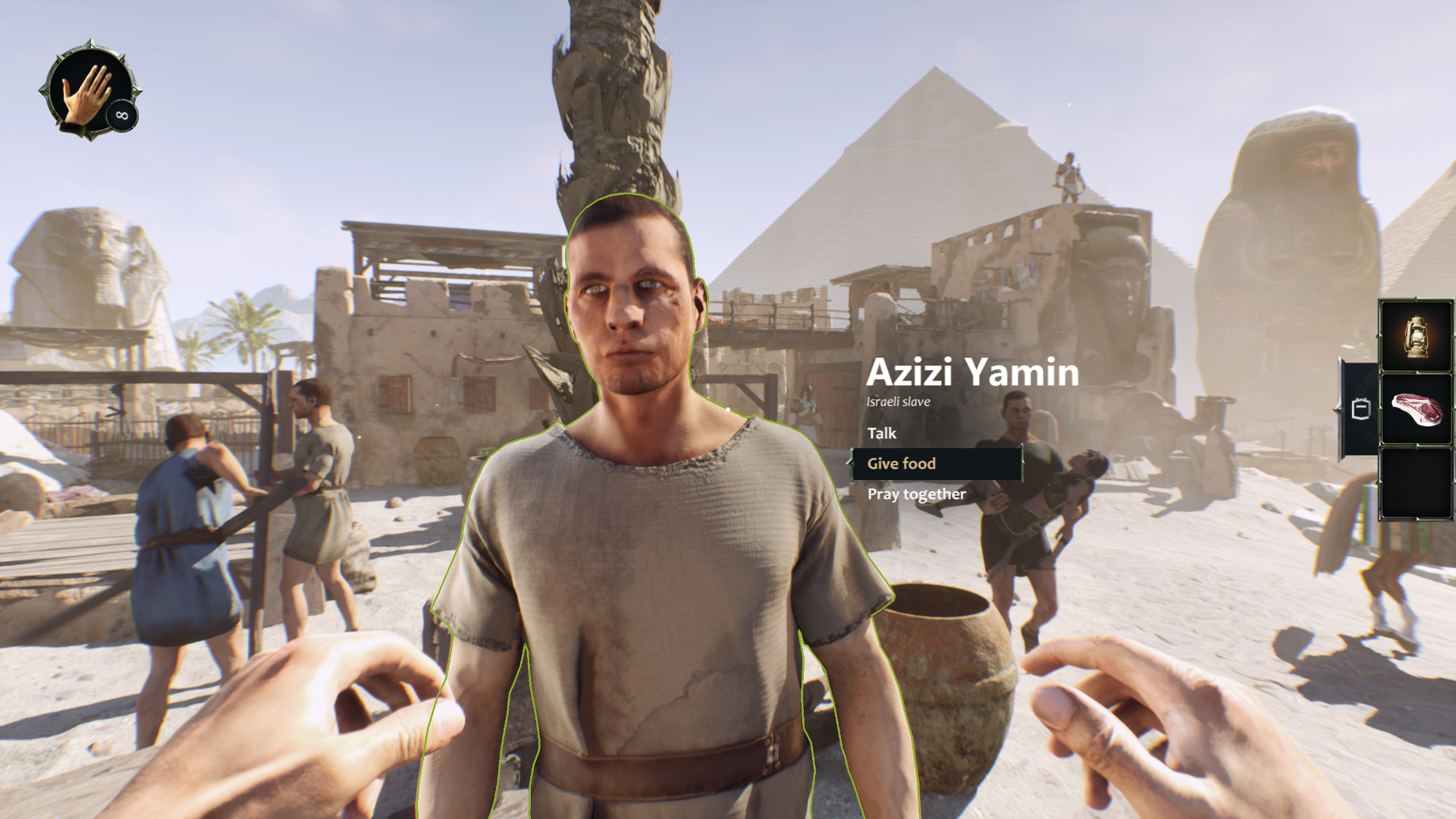Select the glowing lantern item icon
Screen dimensions: 1456x819
click(1417, 334)
